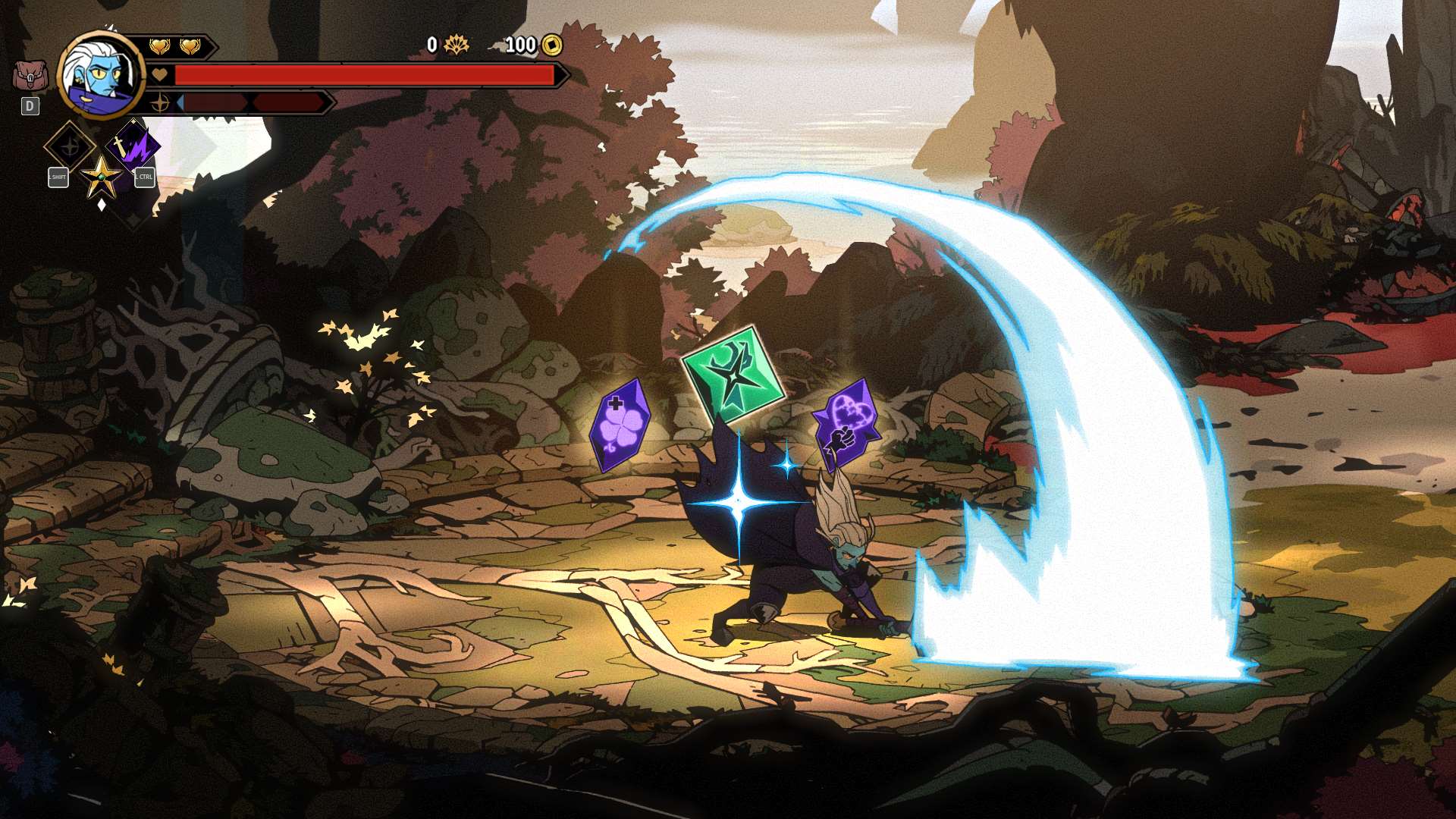Choose the purple four-leaf clover reward

coord(620,426)
